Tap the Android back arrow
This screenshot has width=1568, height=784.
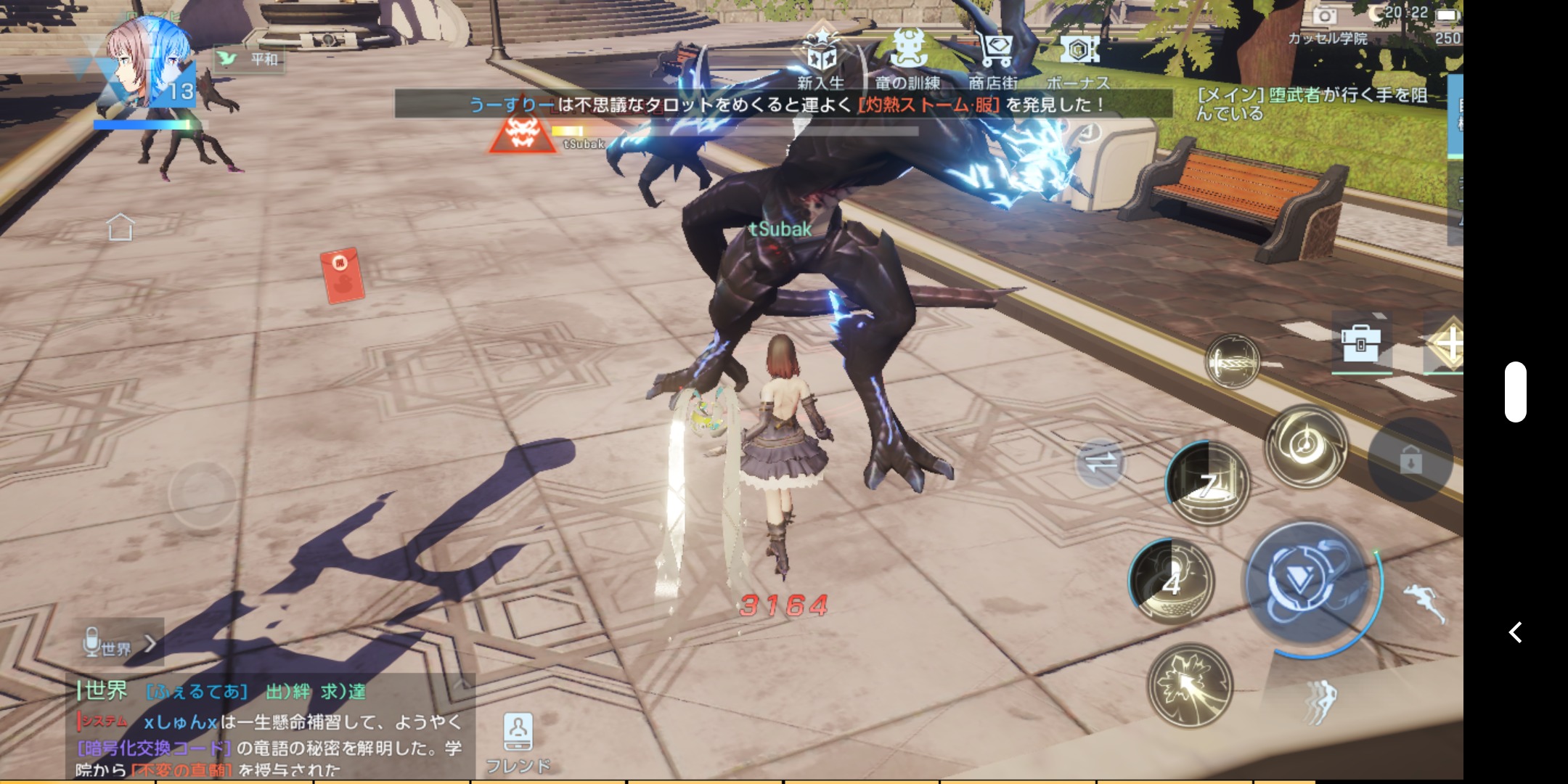click(1516, 632)
